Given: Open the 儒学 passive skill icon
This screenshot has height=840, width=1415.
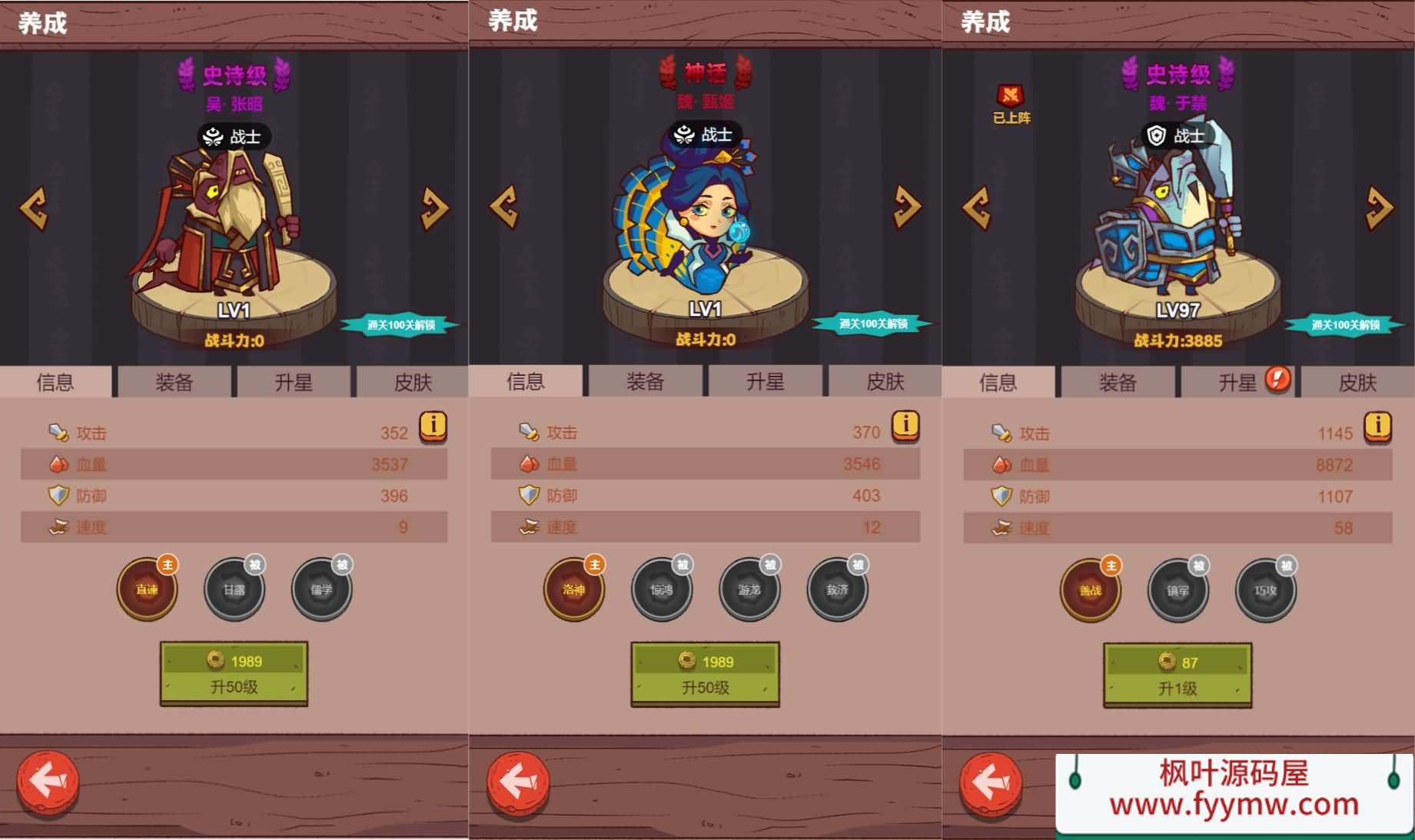Looking at the screenshot, I should click(x=321, y=590).
